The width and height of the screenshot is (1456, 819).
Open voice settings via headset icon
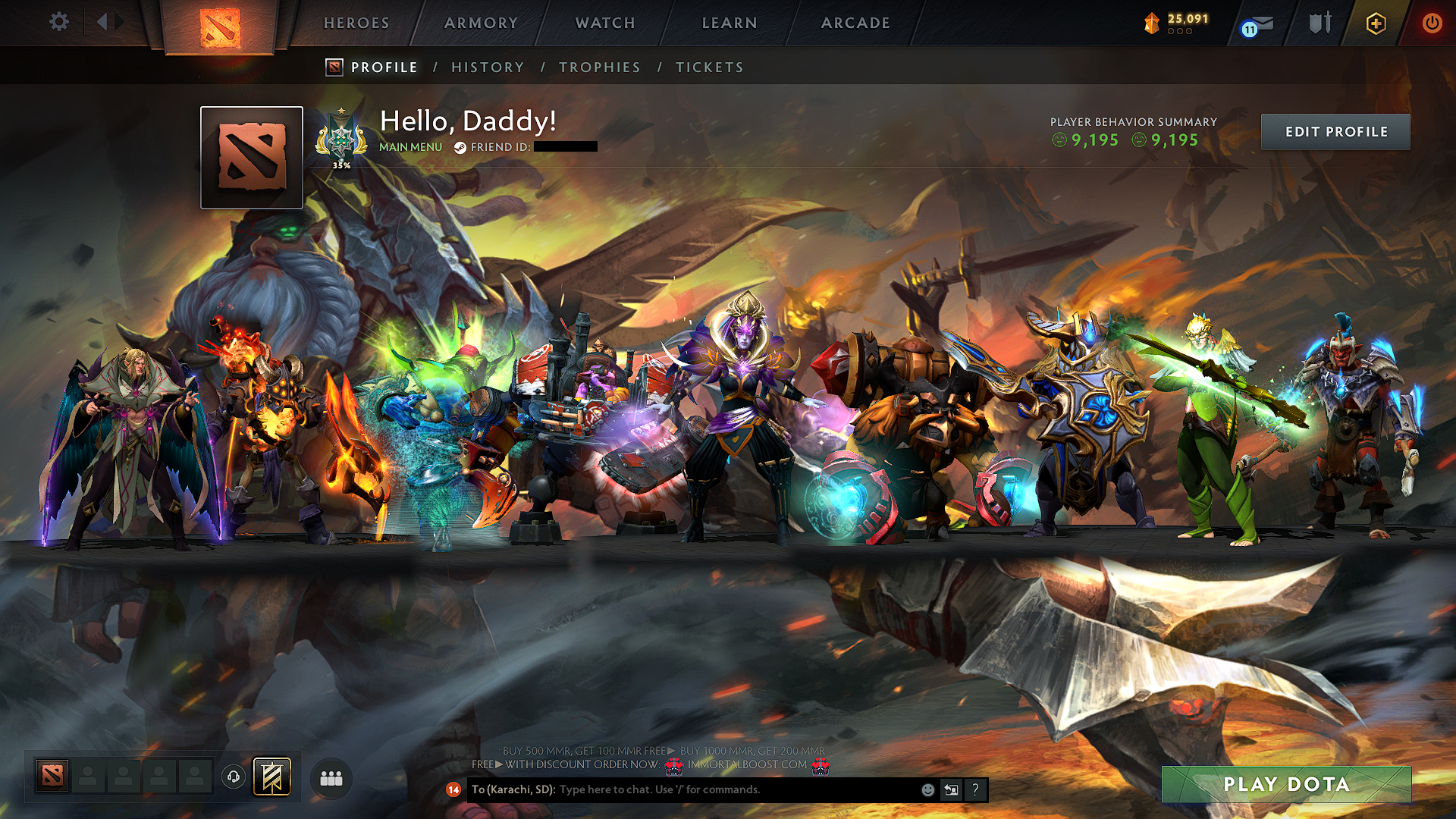[x=233, y=776]
